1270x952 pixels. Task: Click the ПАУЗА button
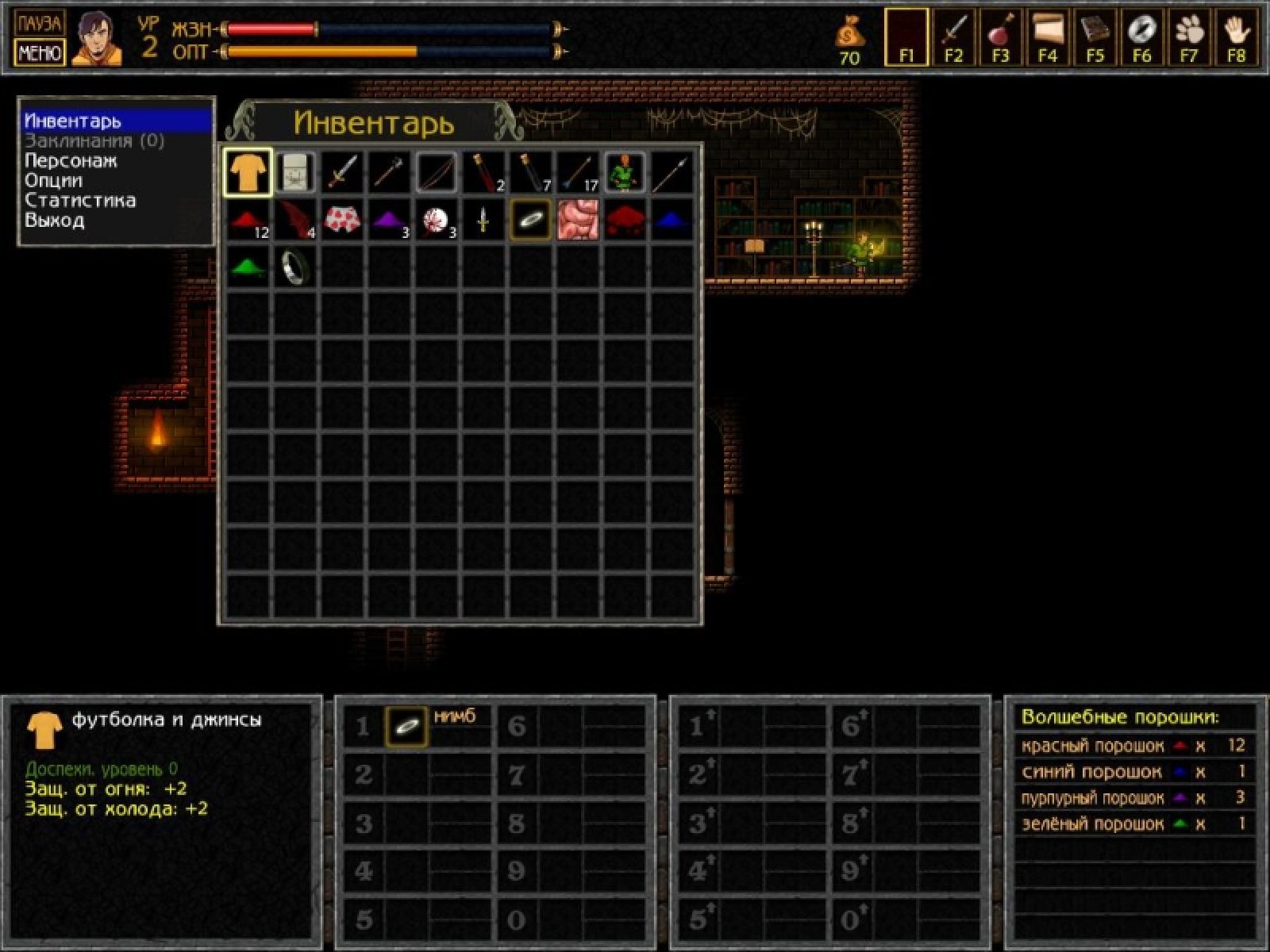[39, 22]
